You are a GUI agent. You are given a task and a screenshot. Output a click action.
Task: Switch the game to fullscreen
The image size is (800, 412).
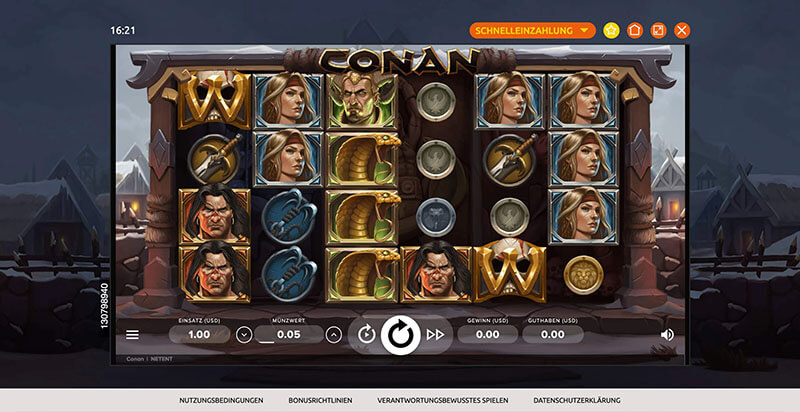658,30
